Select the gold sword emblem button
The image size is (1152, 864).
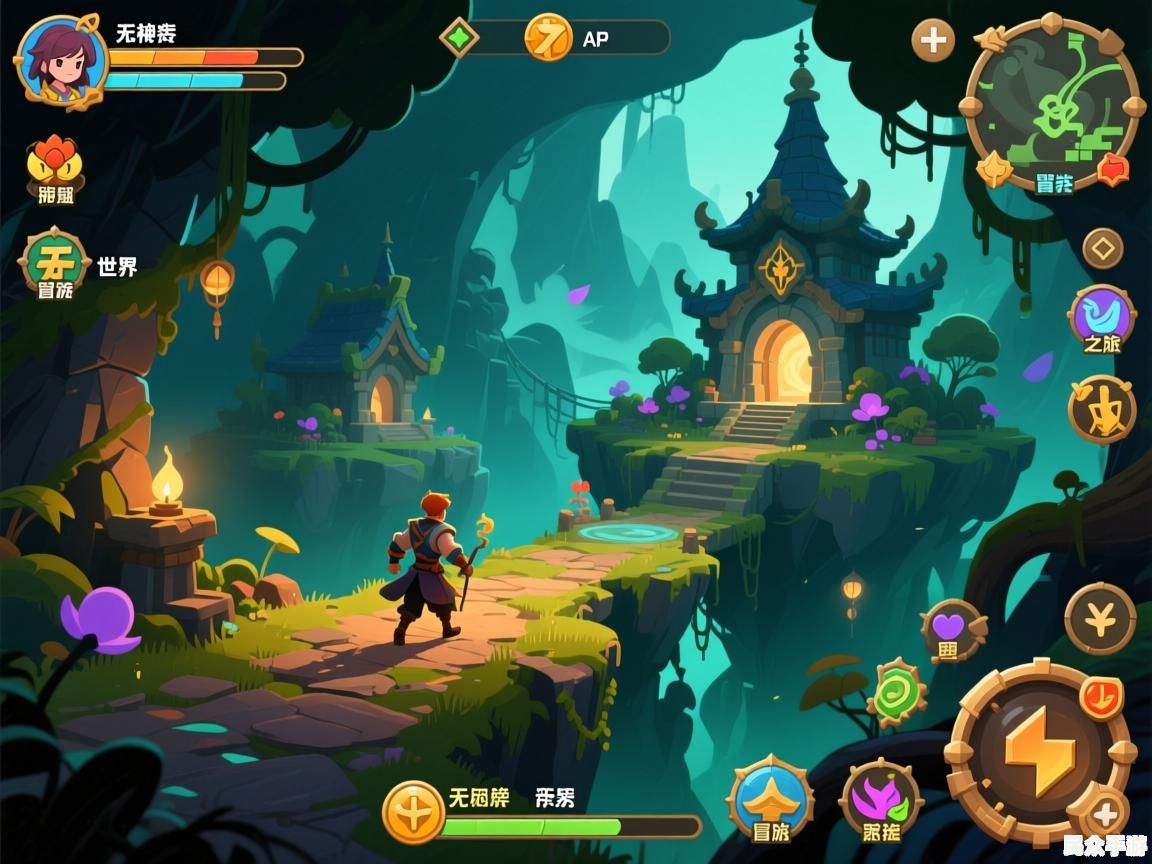(1102, 408)
